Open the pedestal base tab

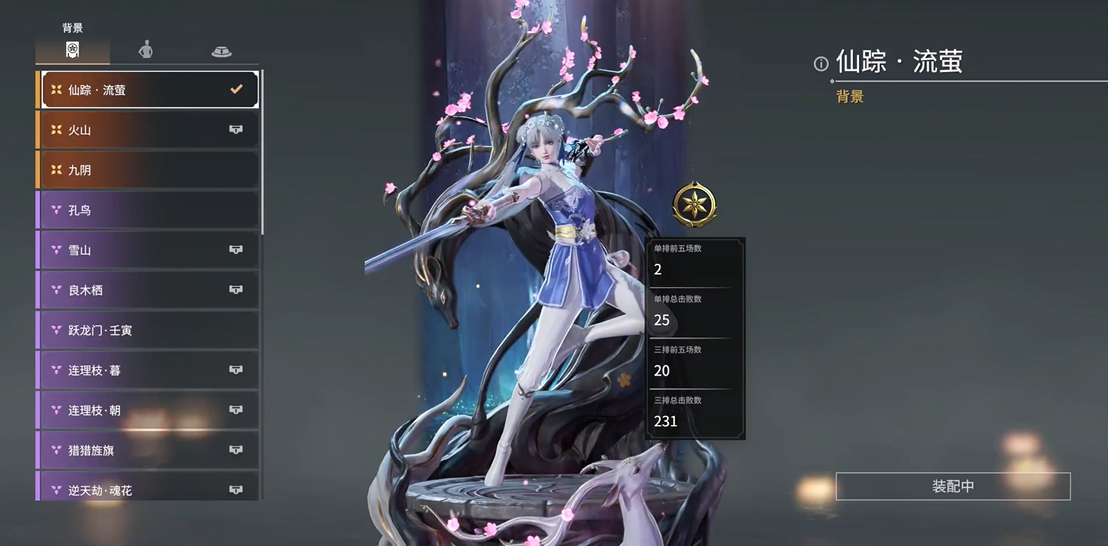pyautogui.click(x=221, y=50)
